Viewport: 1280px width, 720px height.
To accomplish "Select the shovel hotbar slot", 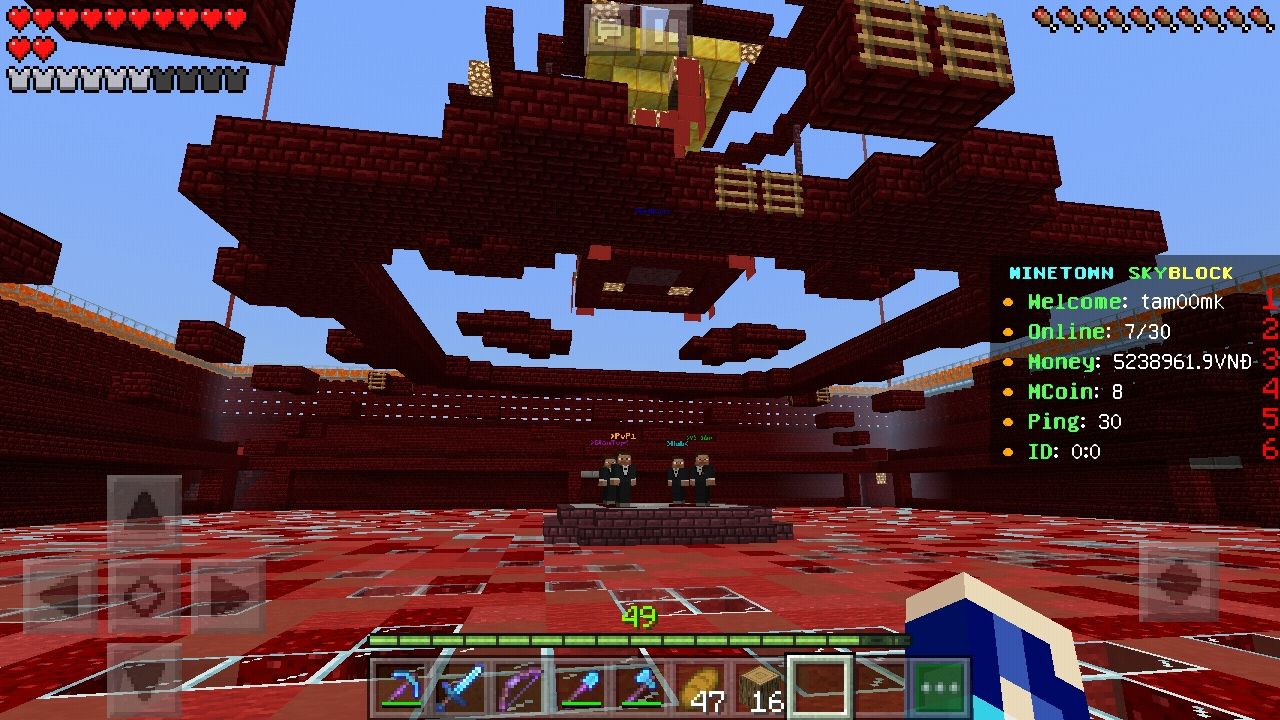I will click(580, 687).
